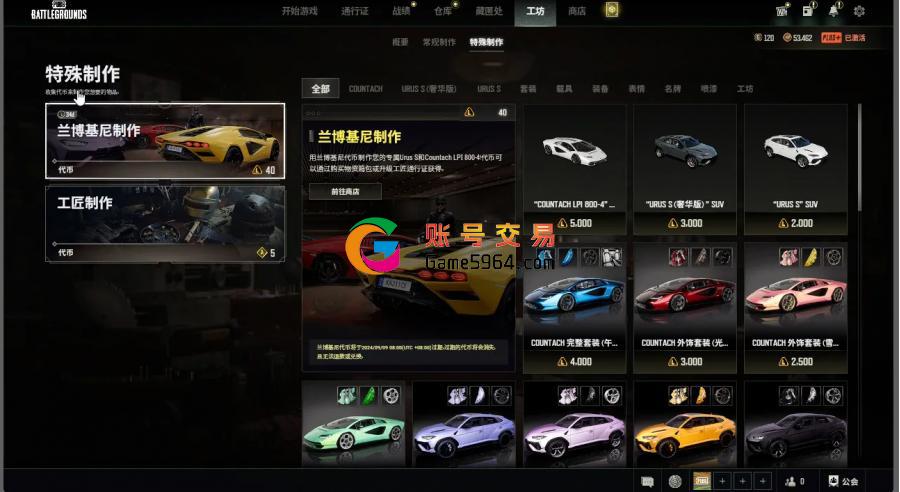Open the 仓库 inventory tab

pyautogui.click(x=443, y=11)
